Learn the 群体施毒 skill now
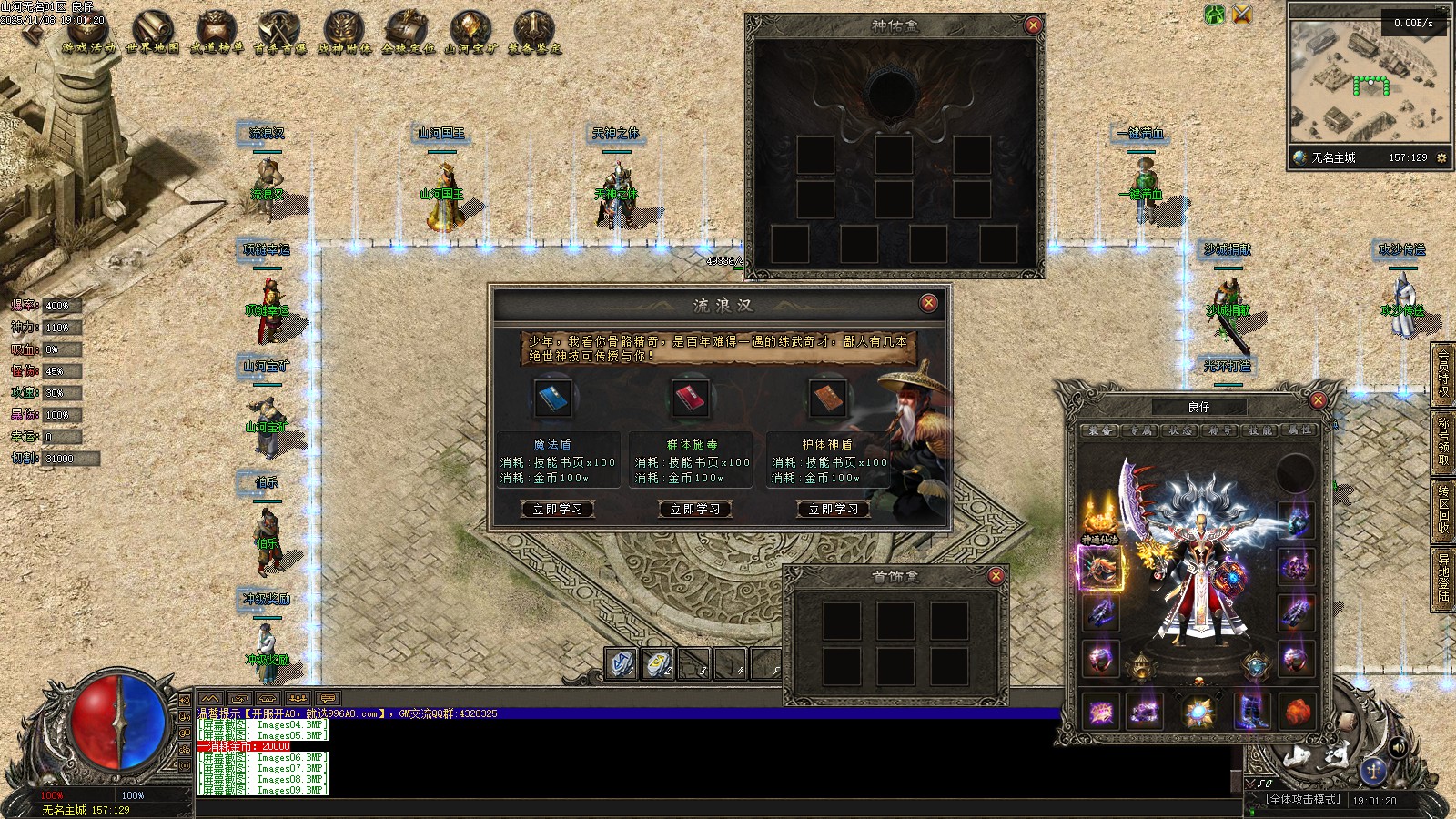Screen dimensions: 1456x819 (x=695, y=509)
